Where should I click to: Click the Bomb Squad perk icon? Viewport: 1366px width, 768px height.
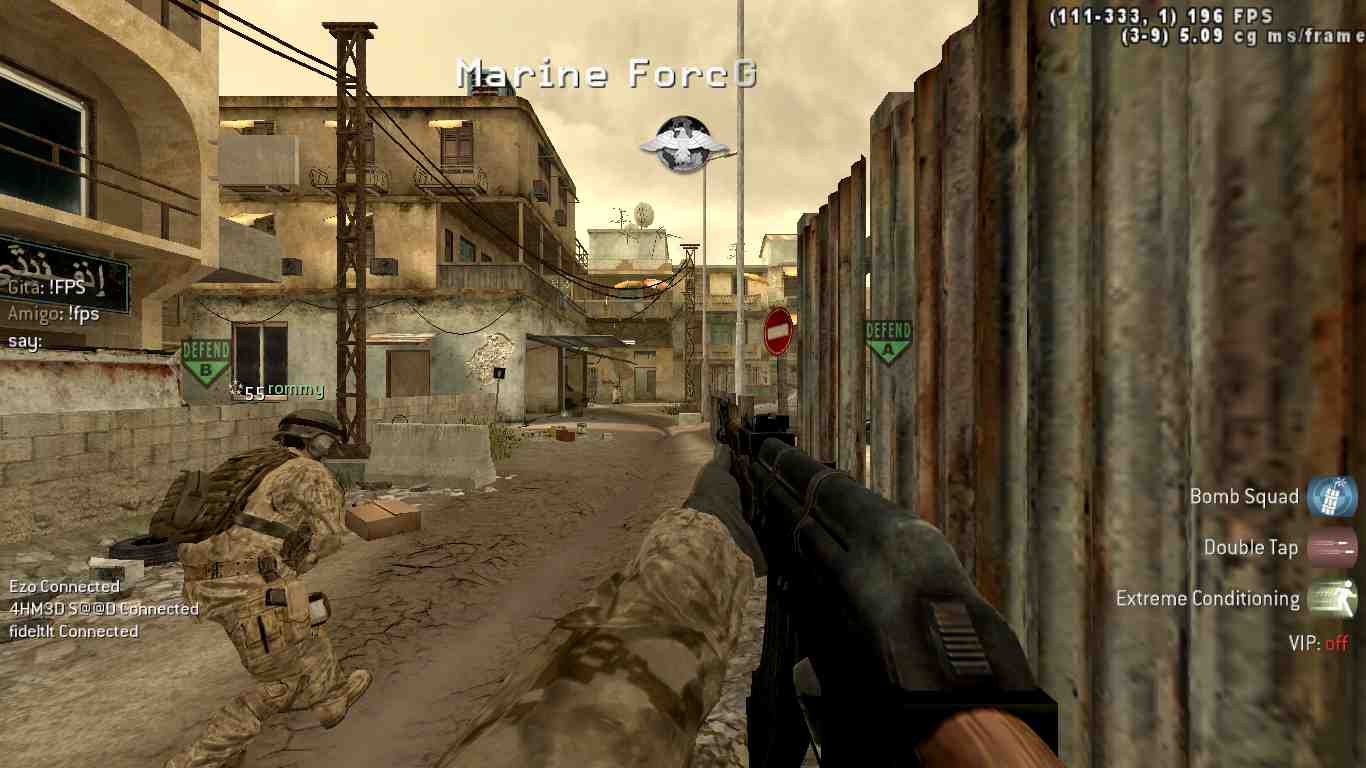pos(1332,497)
